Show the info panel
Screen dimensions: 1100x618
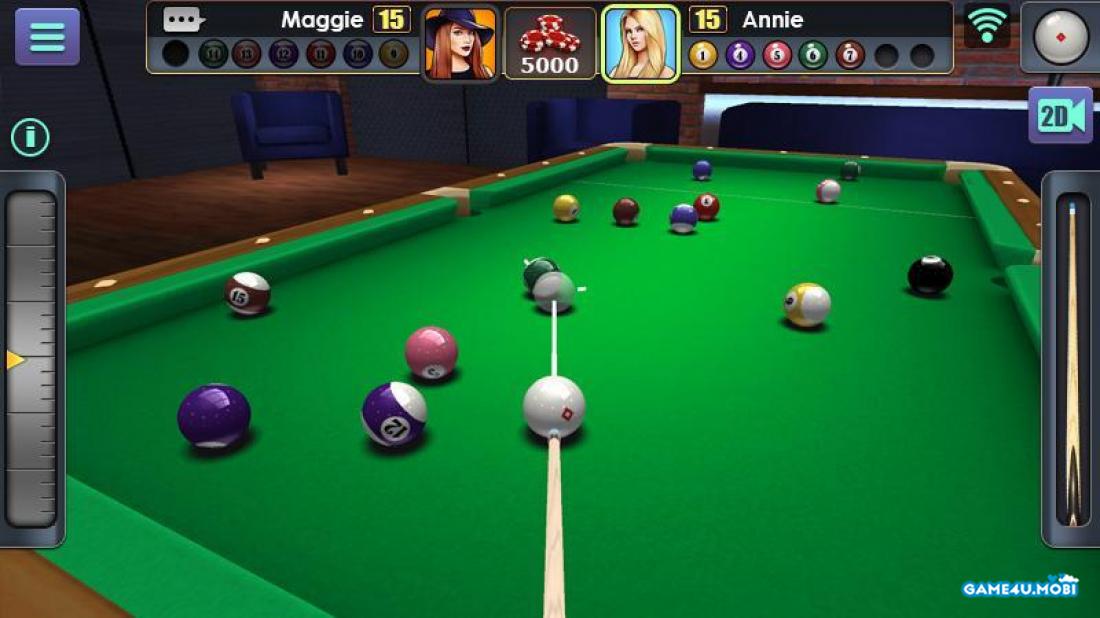(x=30, y=137)
